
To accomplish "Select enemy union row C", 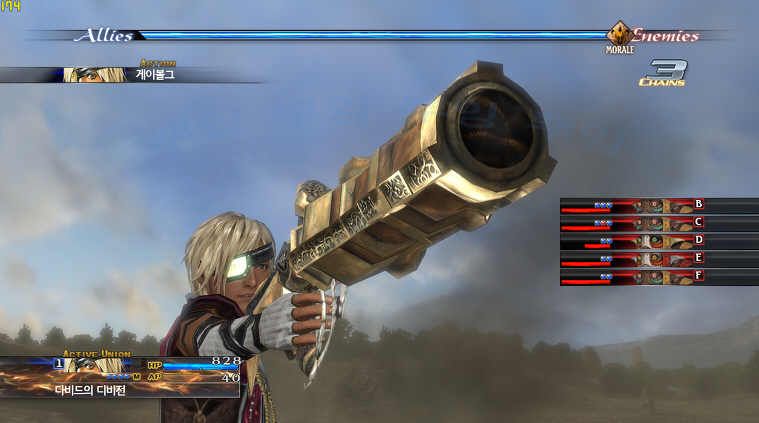I will click(x=655, y=223).
